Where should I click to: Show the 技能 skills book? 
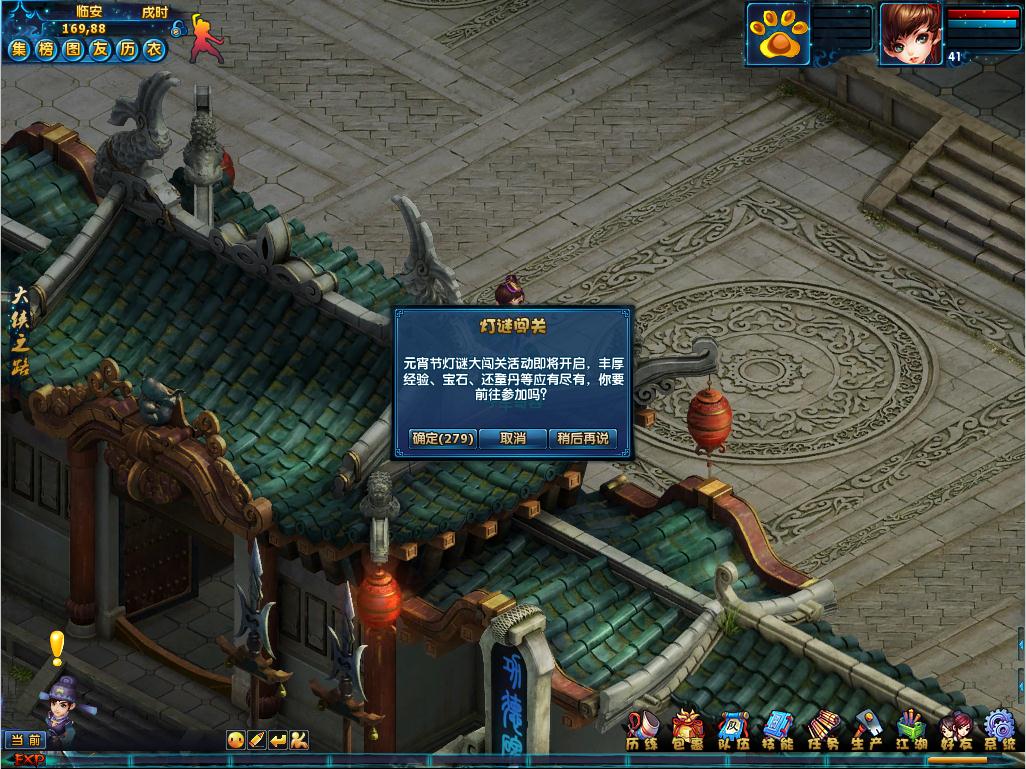click(x=778, y=731)
